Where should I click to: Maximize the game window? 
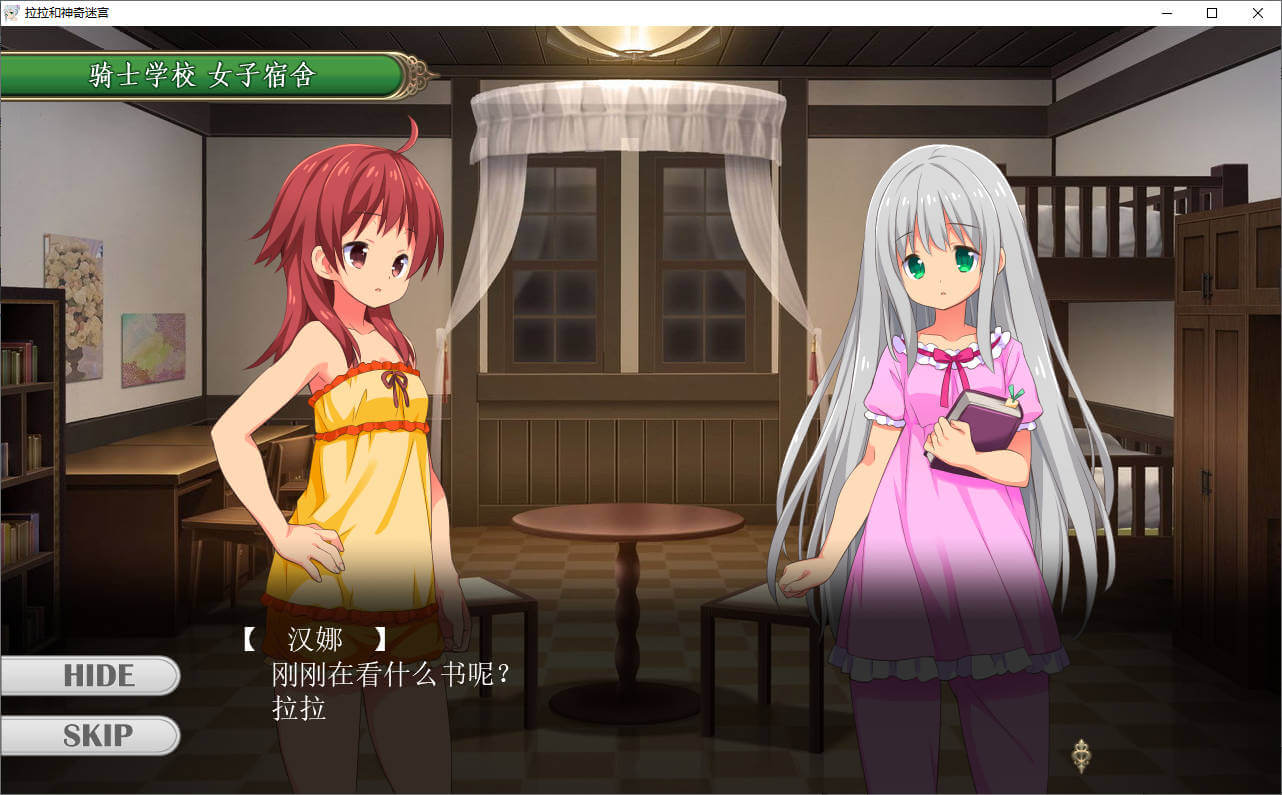point(1212,13)
